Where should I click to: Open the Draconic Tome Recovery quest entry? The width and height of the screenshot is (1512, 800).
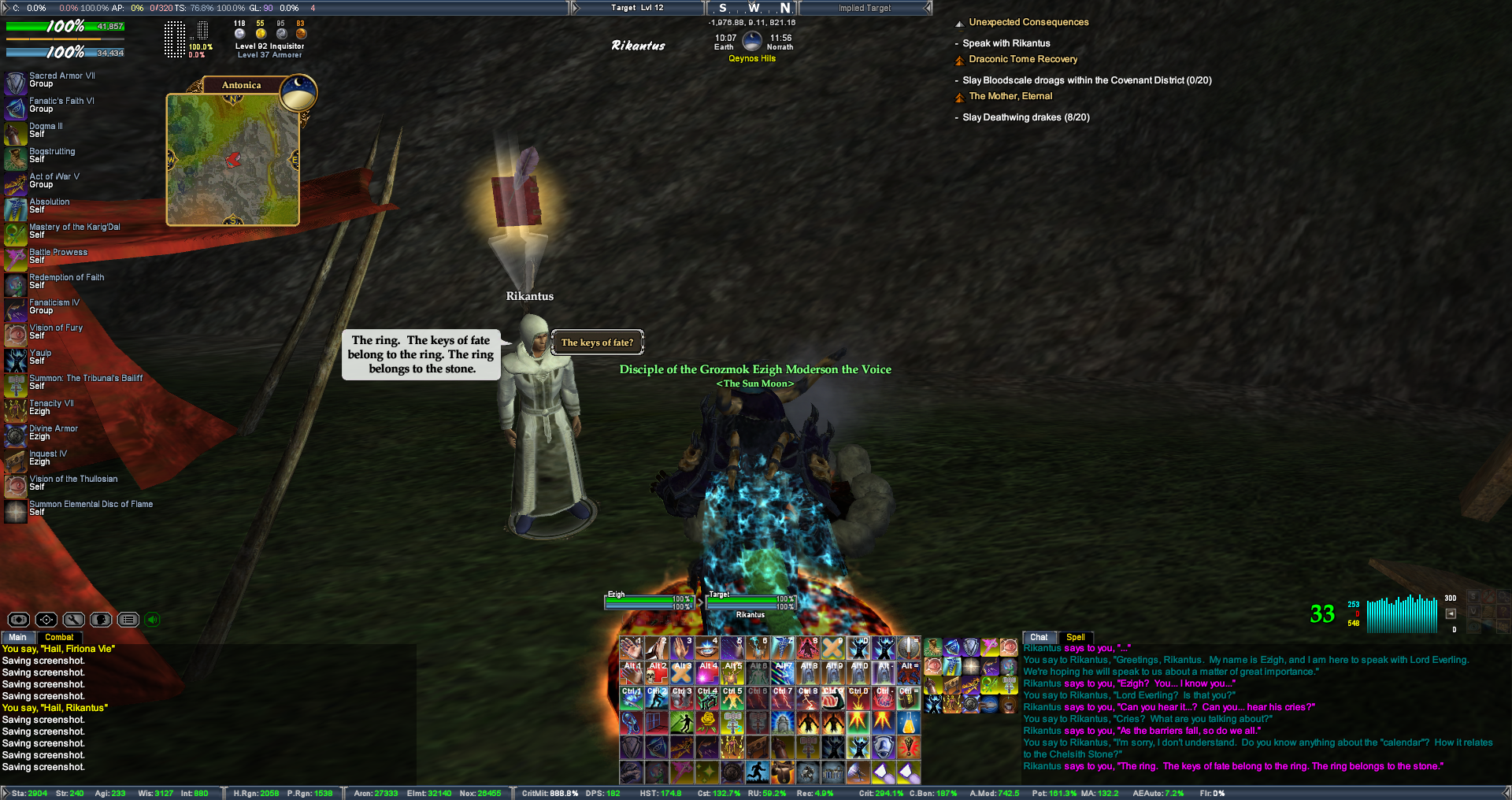point(1023,59)
